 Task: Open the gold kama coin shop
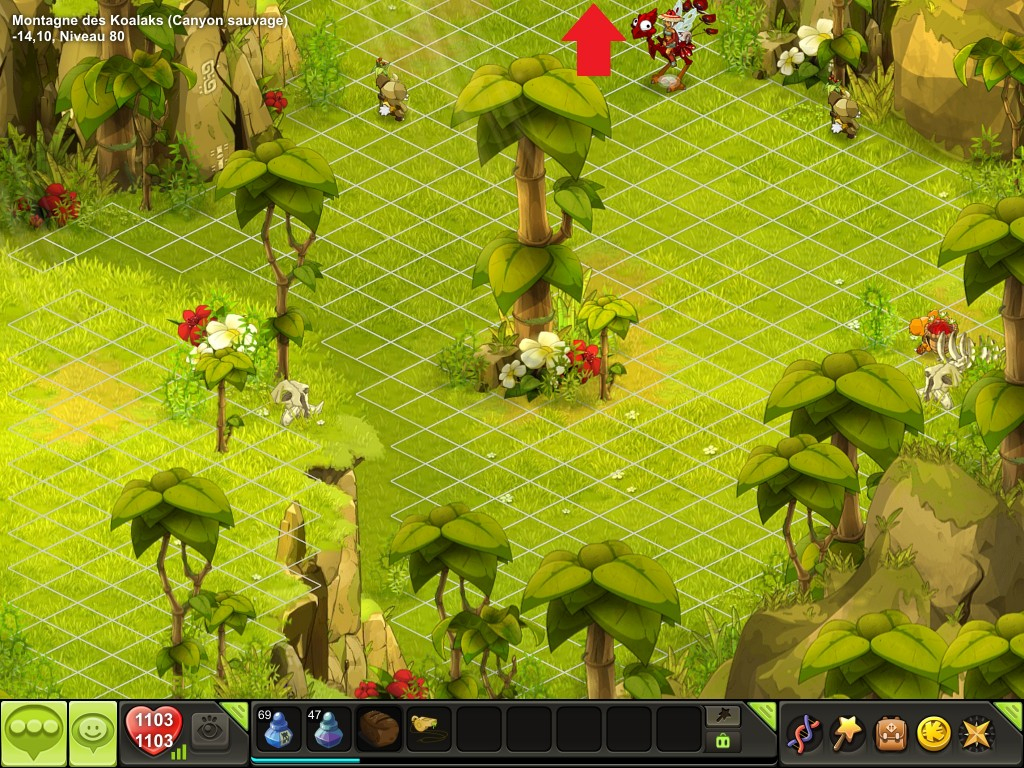pyautogui.click(x=934, y=733)
